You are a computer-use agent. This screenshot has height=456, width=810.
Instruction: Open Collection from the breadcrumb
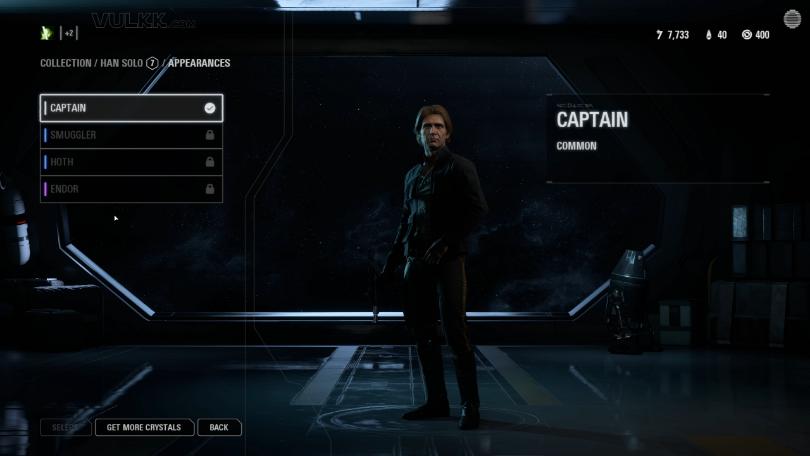[64, 63]
